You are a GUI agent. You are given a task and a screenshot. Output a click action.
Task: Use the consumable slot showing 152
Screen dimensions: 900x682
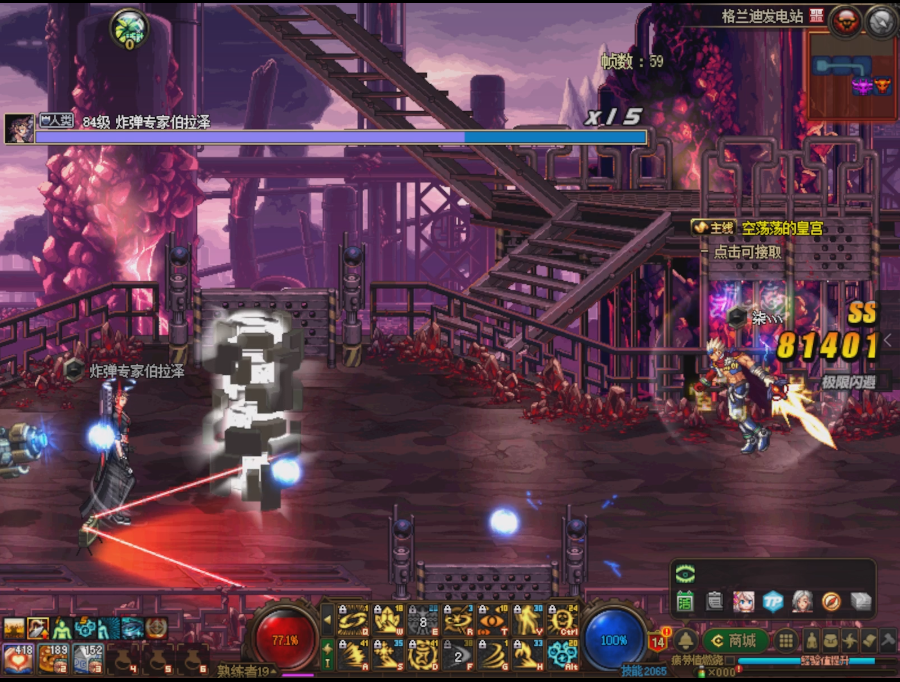point(88,657)
